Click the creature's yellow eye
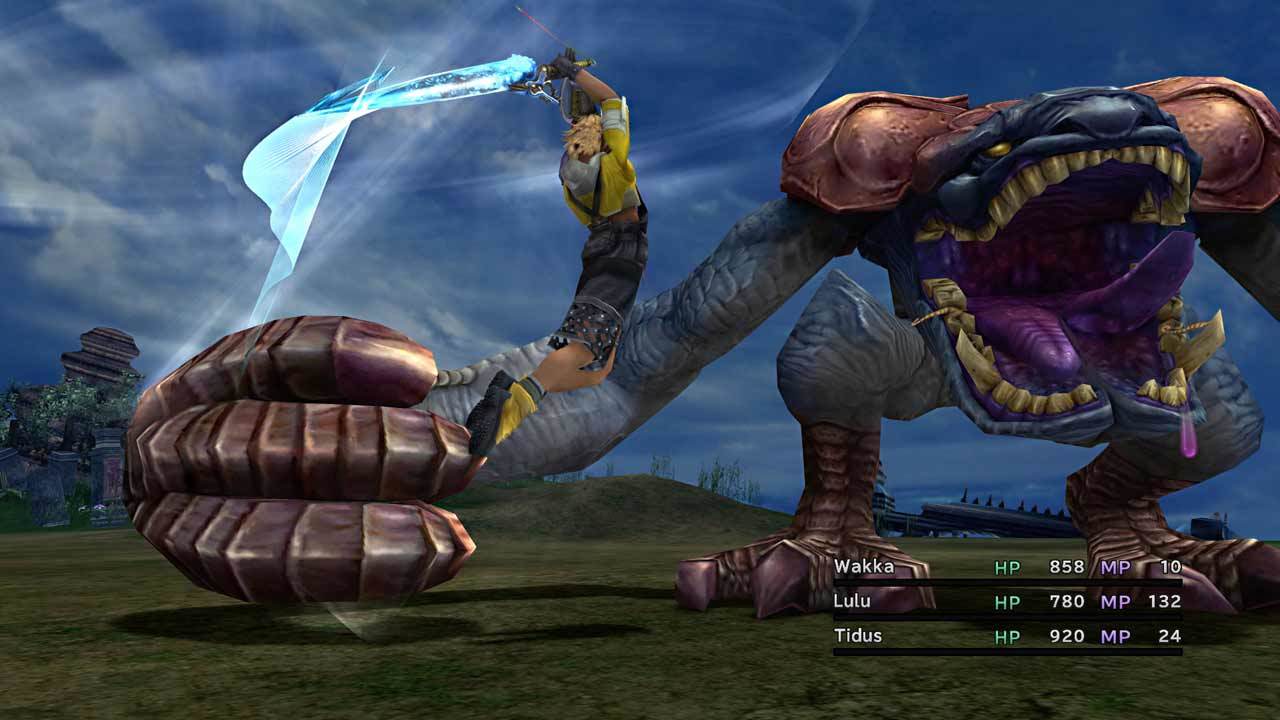The image size is (1280, 720). [997, 150]
